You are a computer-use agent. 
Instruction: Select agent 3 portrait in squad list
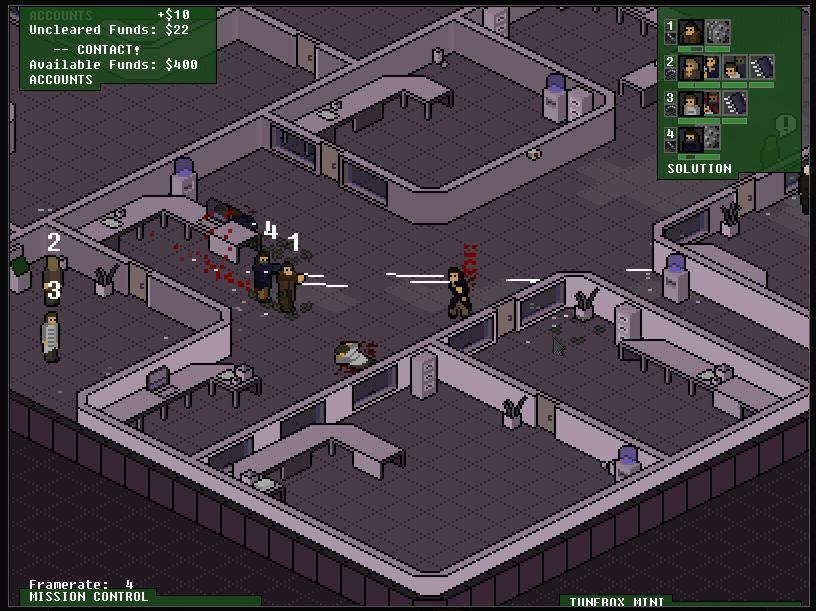coord(692,104)
